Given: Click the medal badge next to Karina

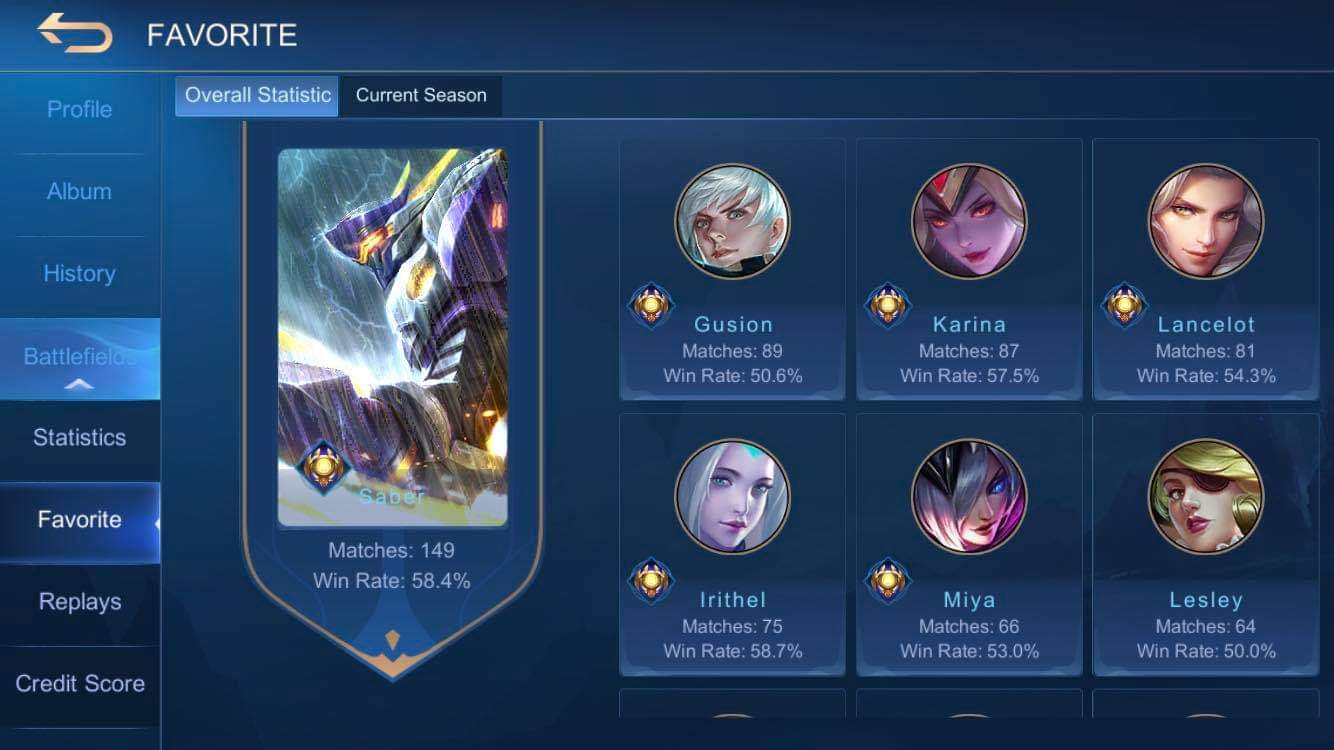Looking at the screenshot, I should [888, 305].
